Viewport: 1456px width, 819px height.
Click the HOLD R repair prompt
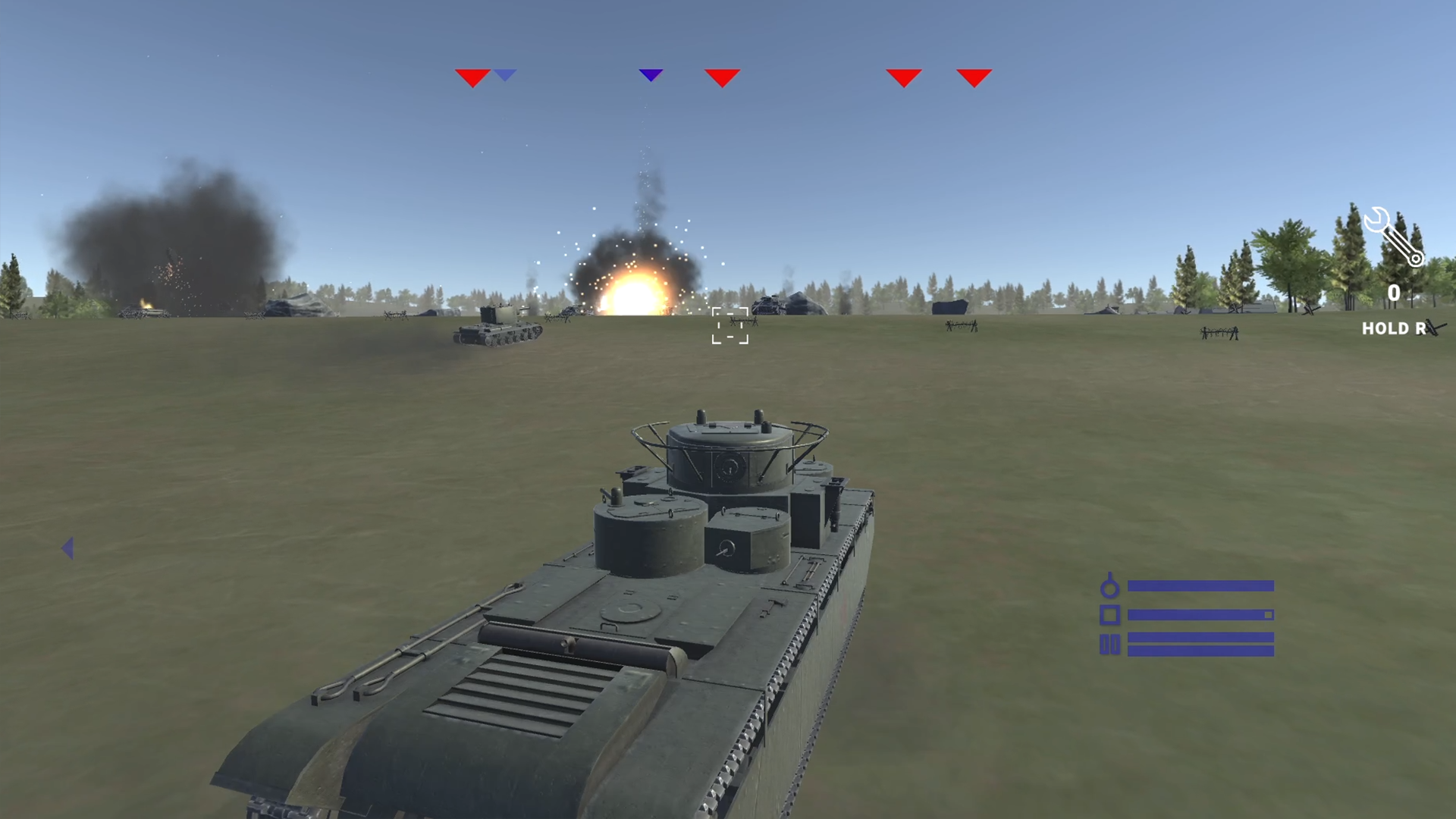click(1393, 328)
